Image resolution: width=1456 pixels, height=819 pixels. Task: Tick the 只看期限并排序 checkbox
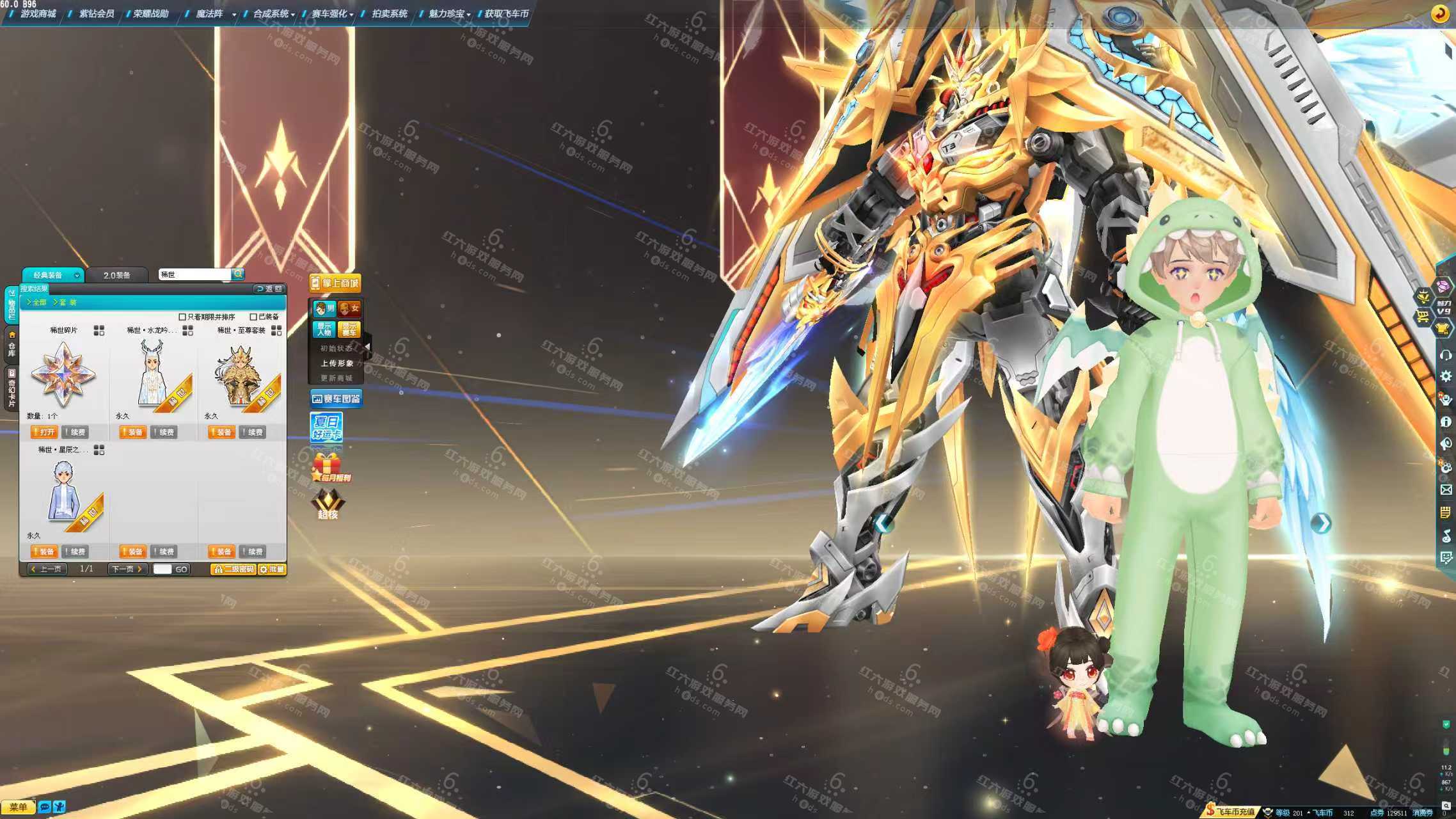[182, 317]
